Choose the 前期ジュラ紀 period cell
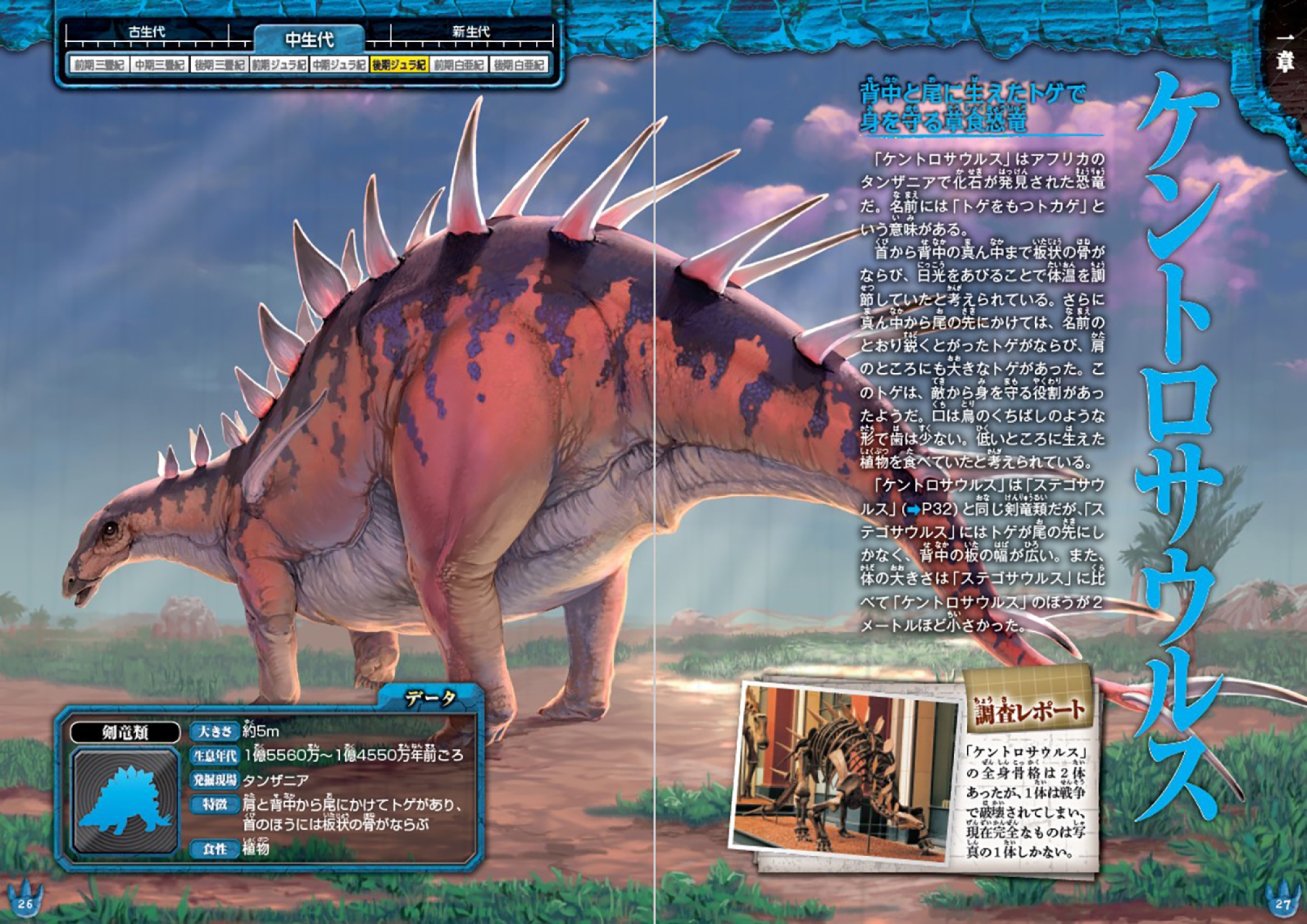 tap(279, 65)
